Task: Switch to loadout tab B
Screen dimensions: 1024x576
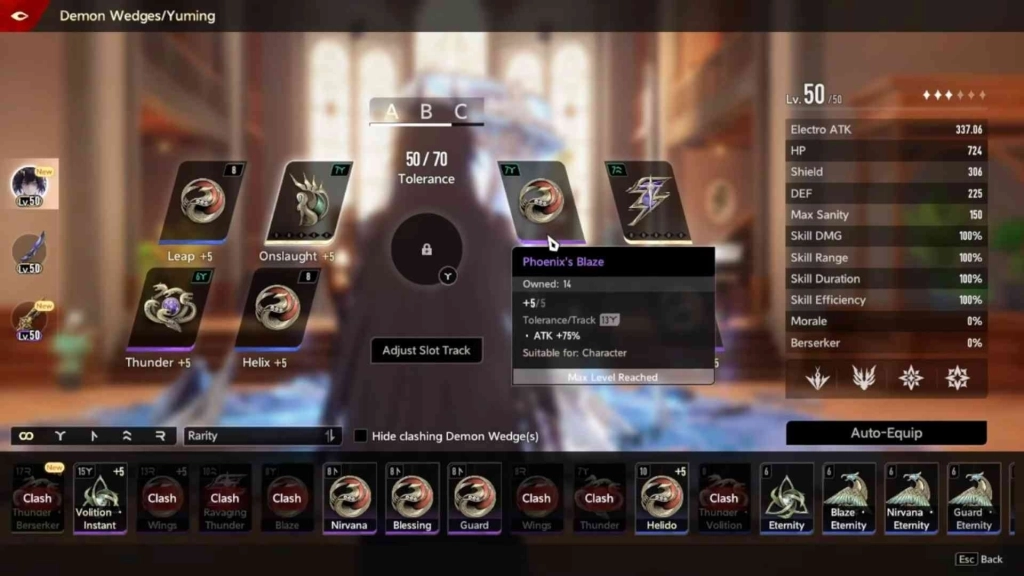Action: pos(426,112)
